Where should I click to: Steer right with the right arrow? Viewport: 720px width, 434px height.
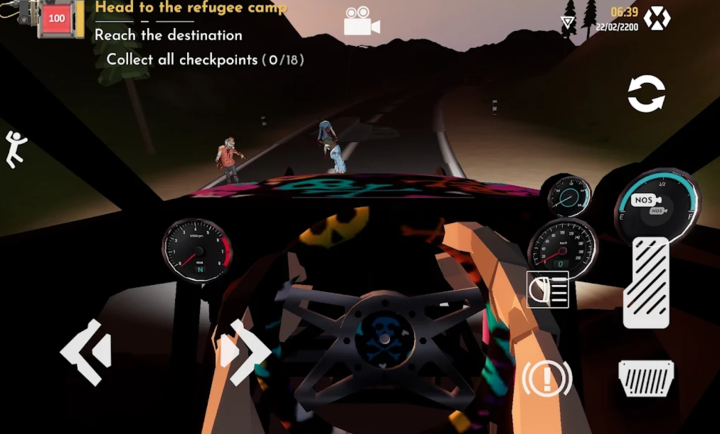click(x=245, y=351)
